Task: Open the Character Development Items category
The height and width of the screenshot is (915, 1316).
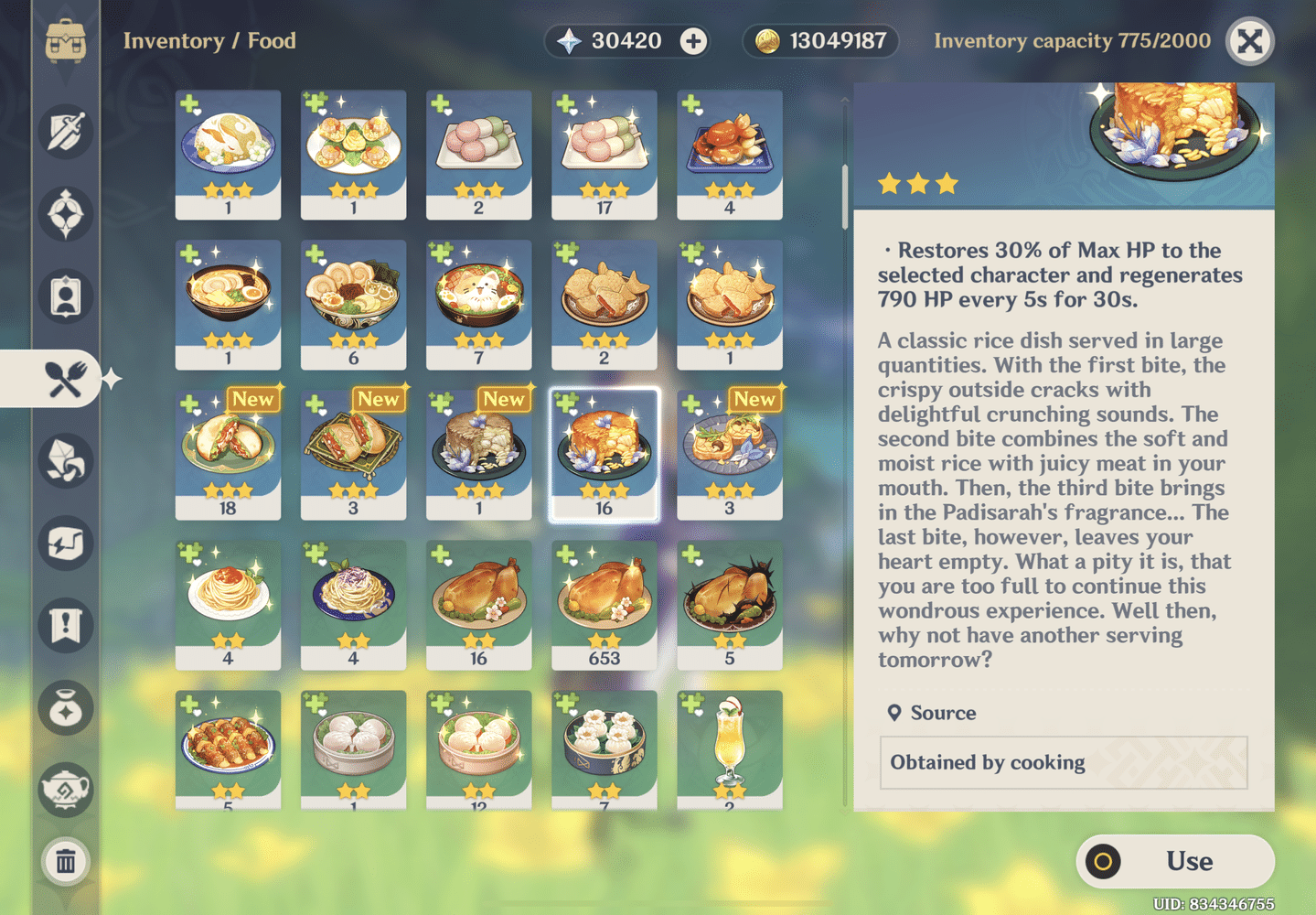Action: 65,296
